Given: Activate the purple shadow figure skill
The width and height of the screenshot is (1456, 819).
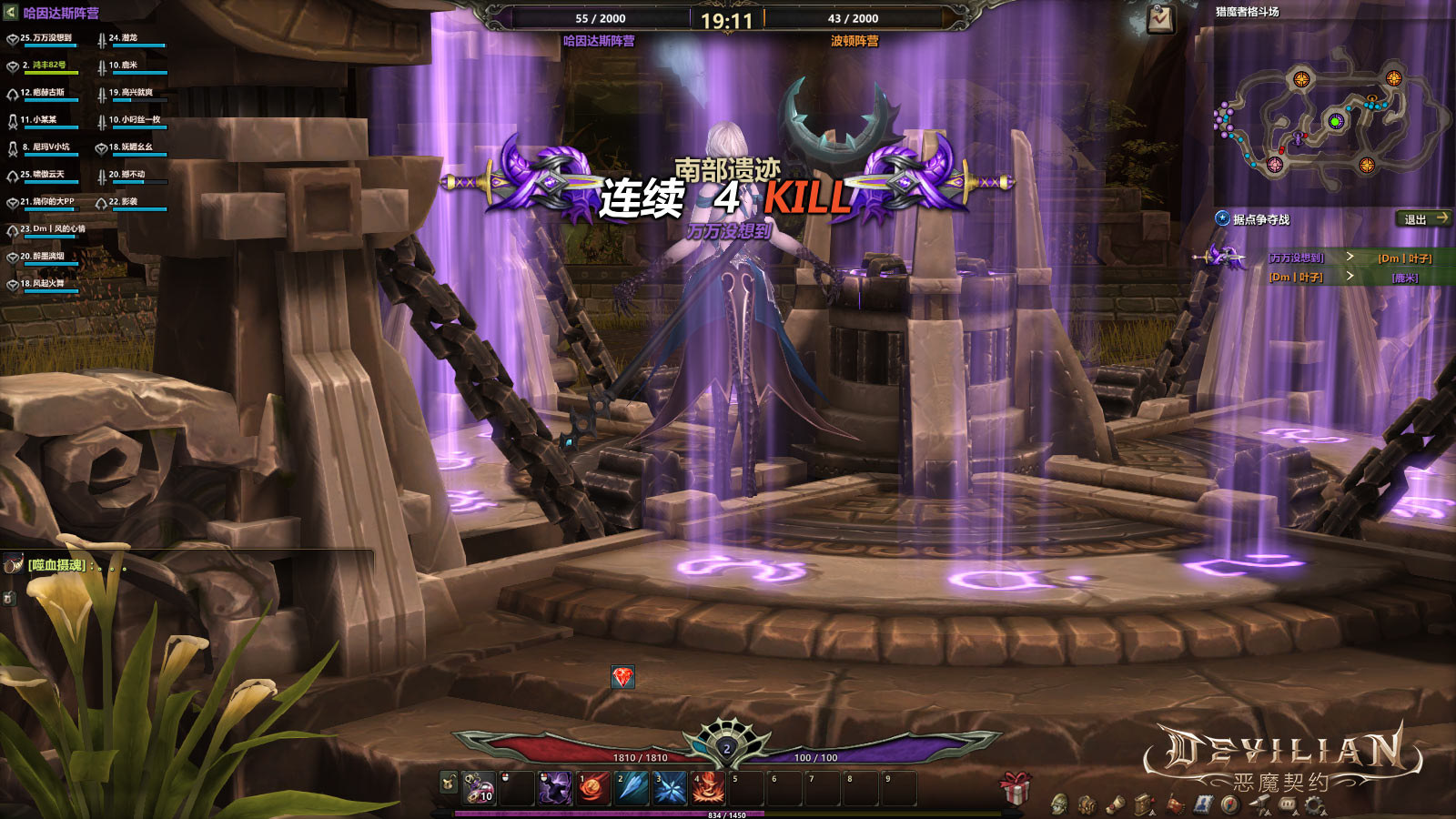Looking at the screenshot, I should tap(554, 788).
